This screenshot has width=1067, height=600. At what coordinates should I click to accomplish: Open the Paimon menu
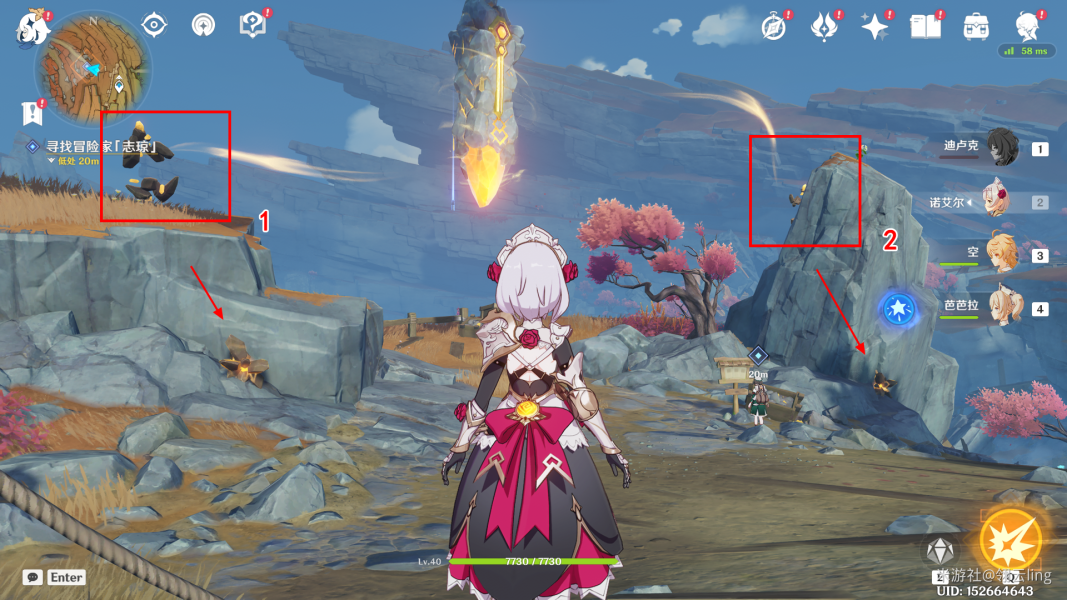click(x=32, y=26)
